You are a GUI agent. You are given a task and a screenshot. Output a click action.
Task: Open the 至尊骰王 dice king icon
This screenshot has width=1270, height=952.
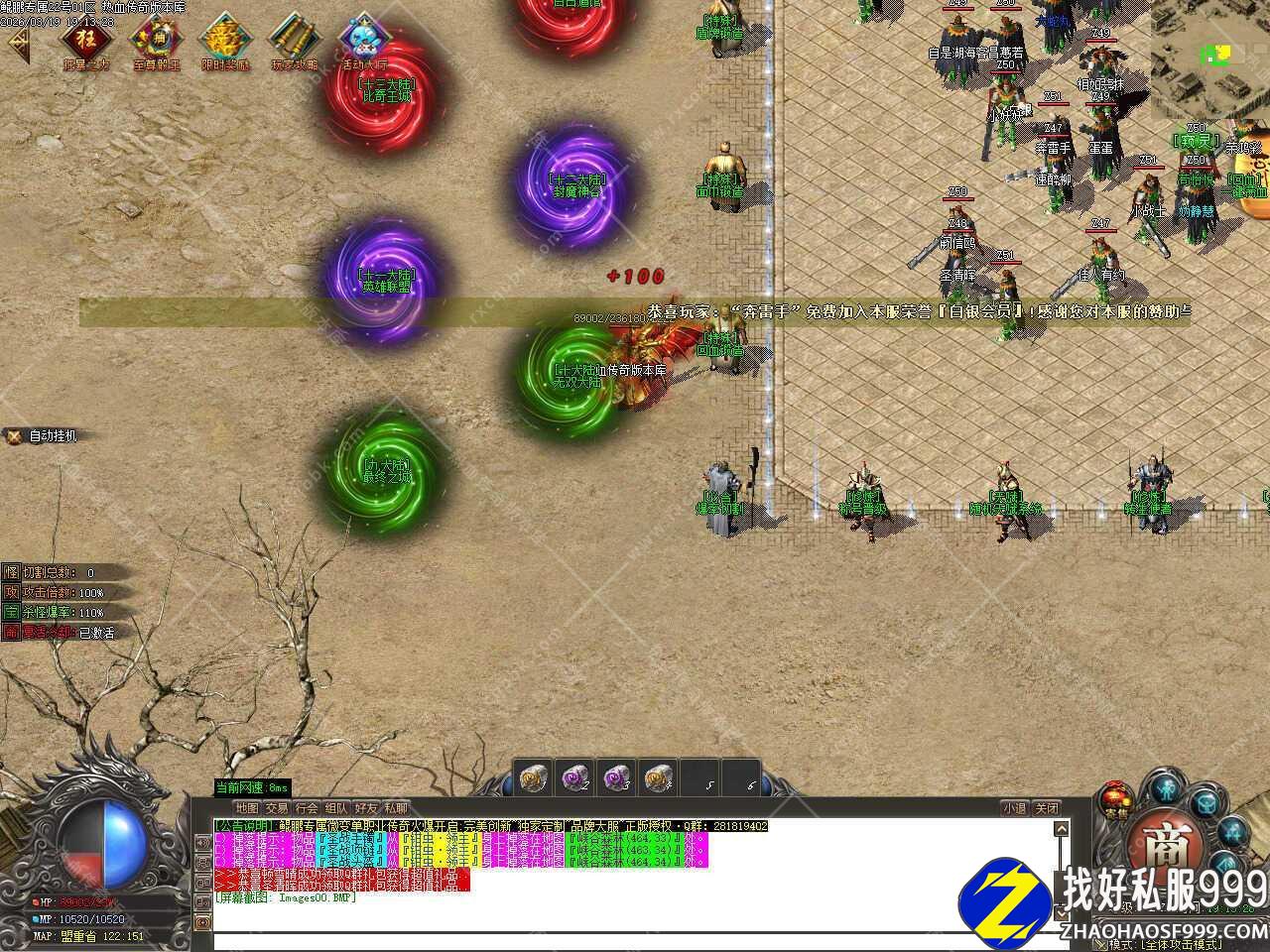tap(157, 42)
